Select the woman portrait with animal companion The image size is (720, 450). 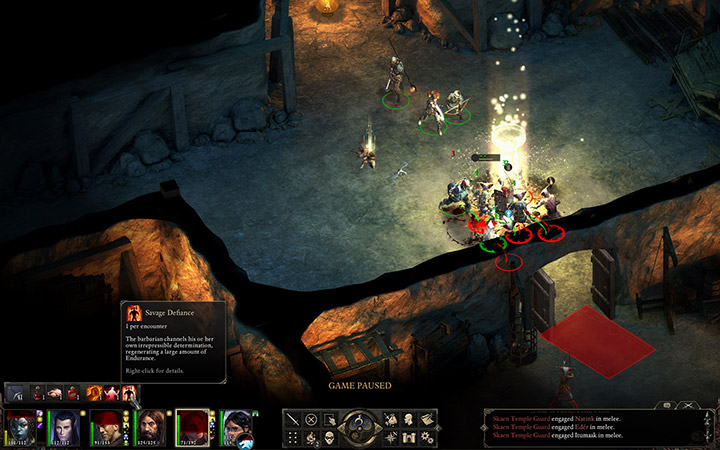click(237, 427)
